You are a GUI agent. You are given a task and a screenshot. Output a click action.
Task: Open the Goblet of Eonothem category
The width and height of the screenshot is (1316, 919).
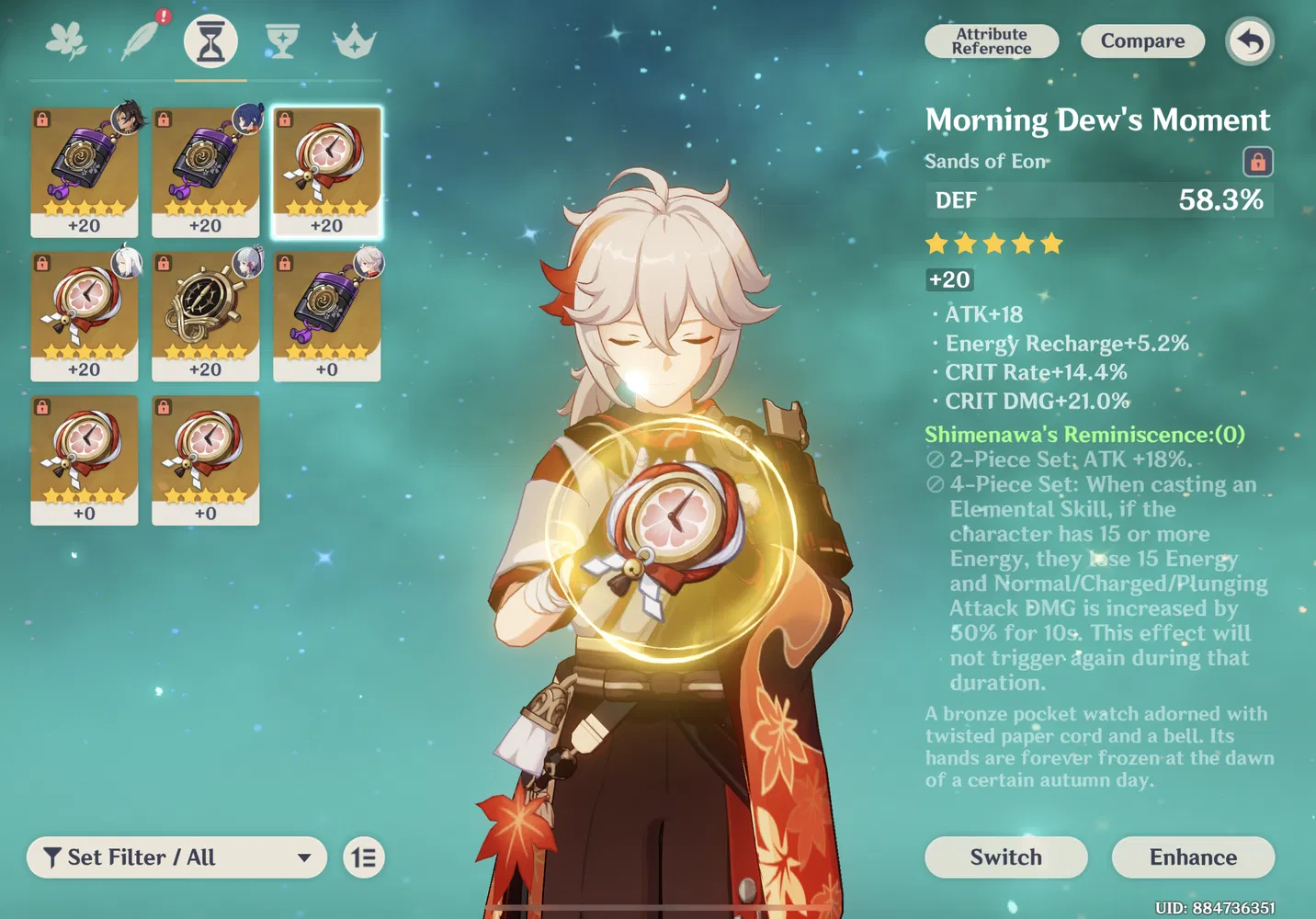coord(281,40)
